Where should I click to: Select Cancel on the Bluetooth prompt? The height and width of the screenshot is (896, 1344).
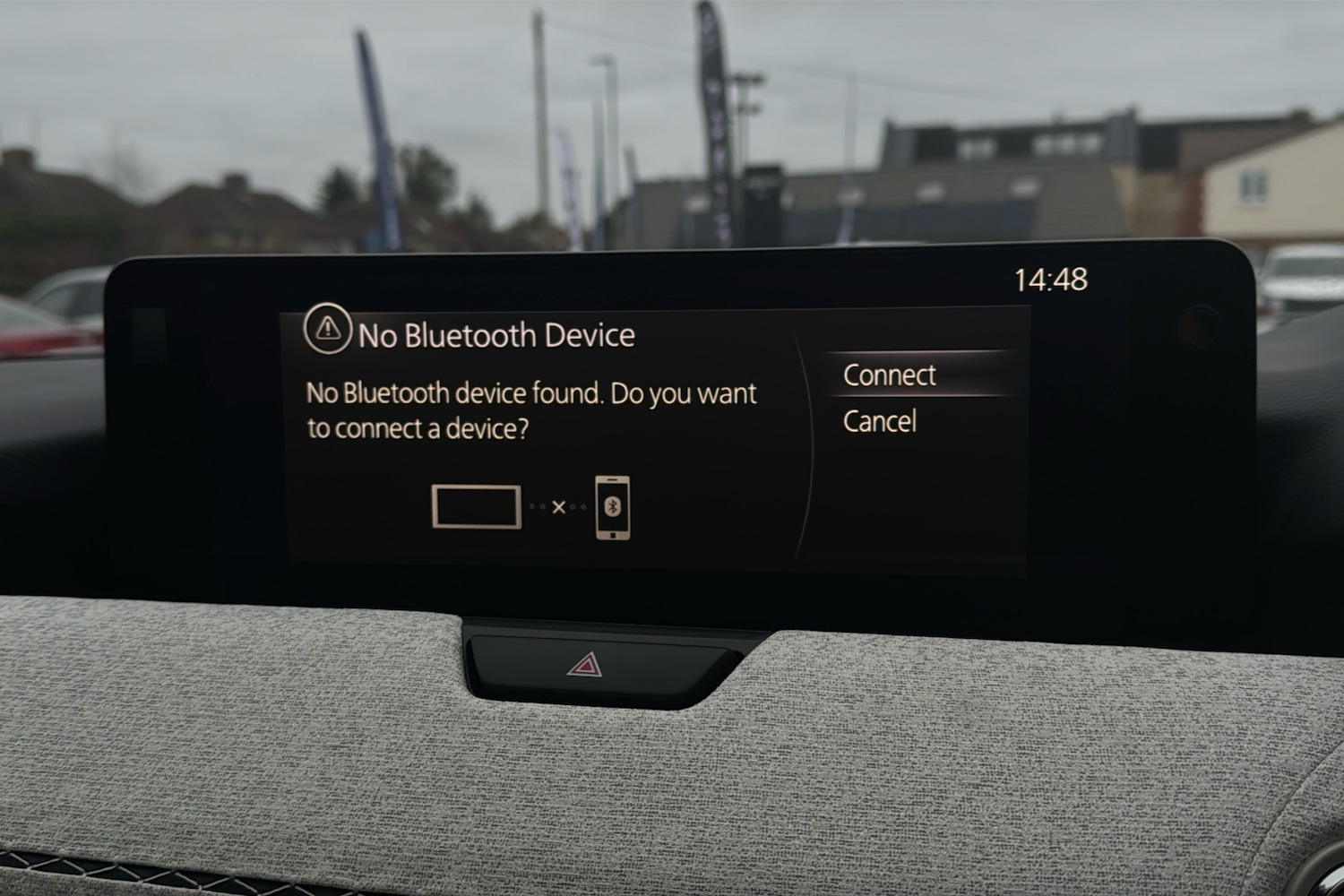coord(880,421)
